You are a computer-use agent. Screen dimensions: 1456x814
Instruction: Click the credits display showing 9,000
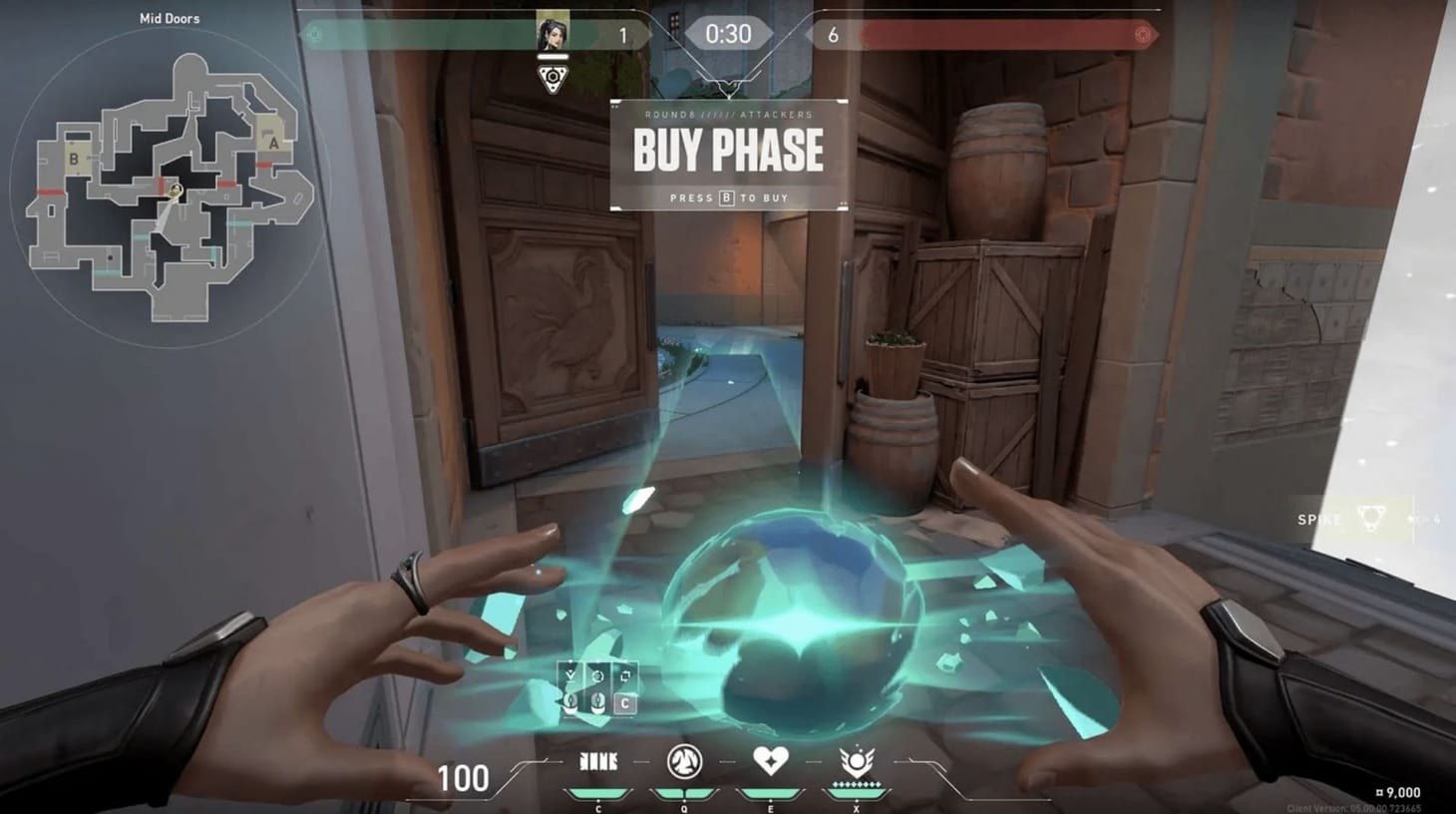click(x=1396, y=790)
